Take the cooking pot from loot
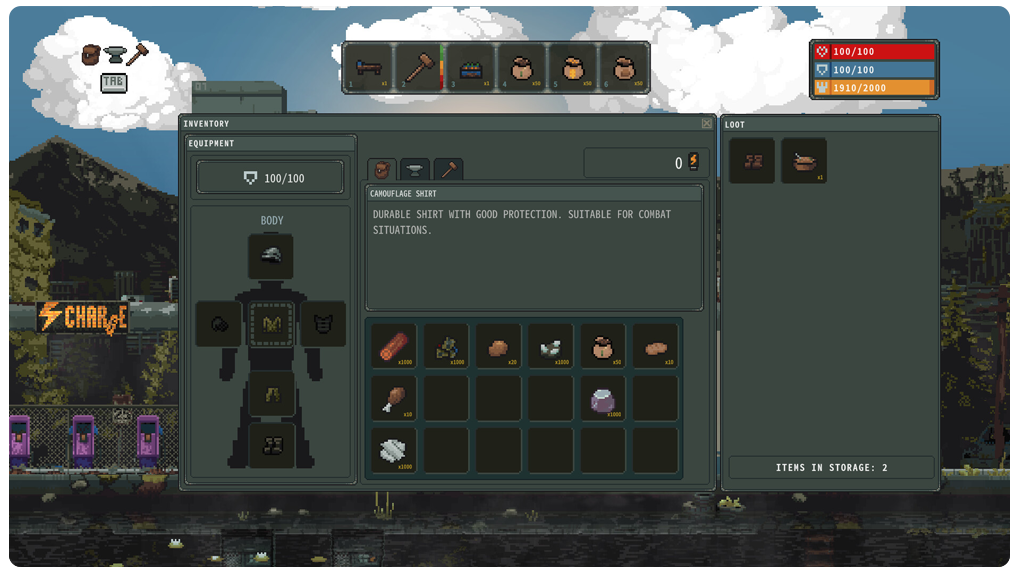Viewport: 1024px width, 576px height. 804,161
